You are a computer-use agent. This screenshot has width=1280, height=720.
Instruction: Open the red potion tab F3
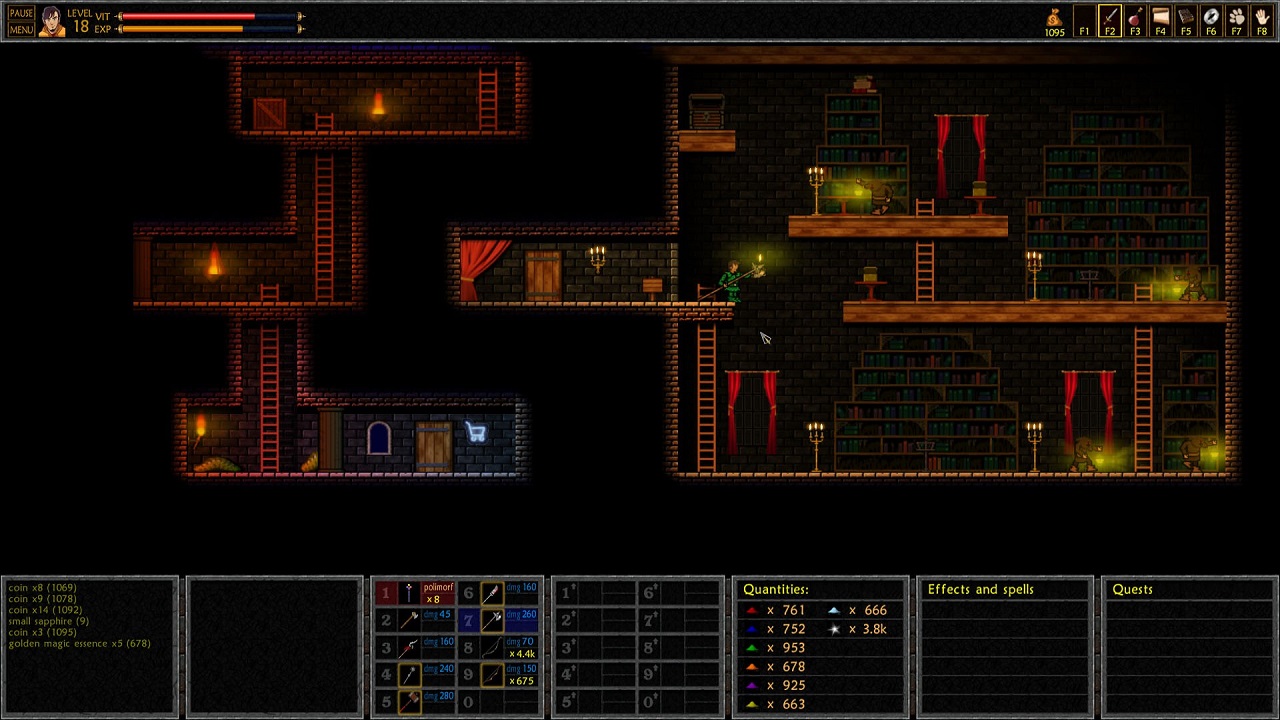click(x=1134, y=21)
